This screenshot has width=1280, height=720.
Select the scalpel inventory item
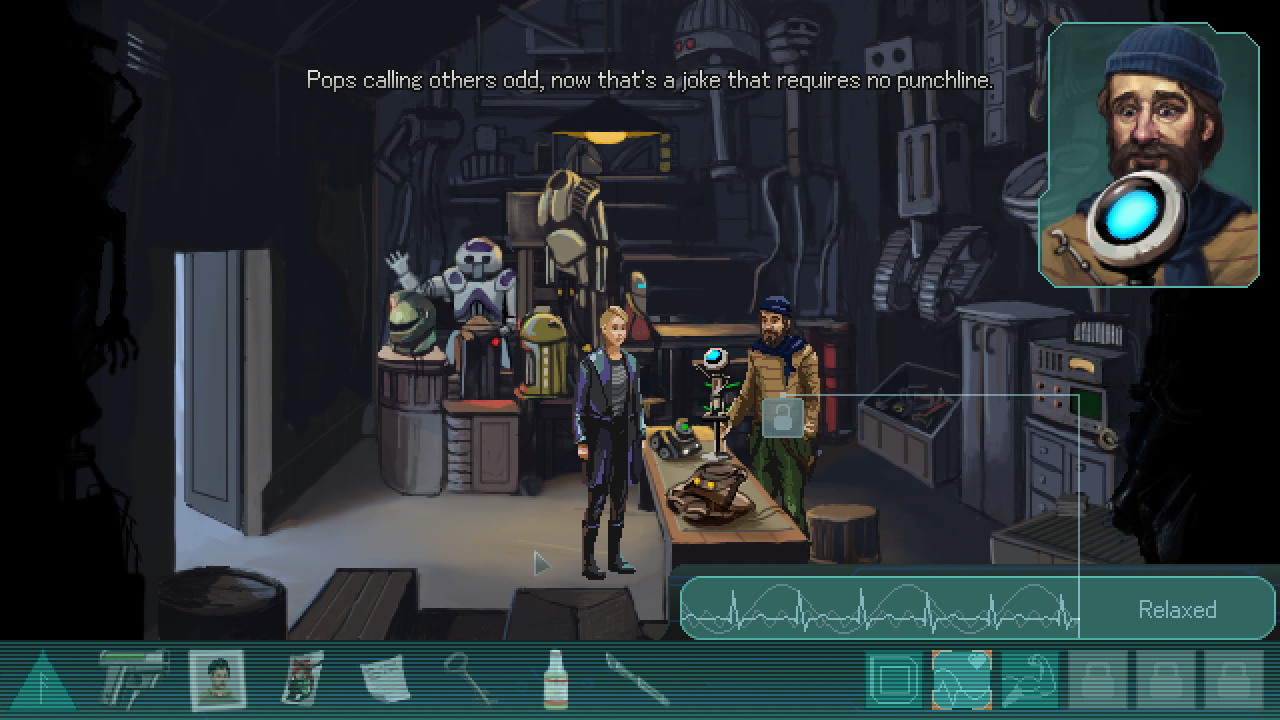click(x=638, y=681)
